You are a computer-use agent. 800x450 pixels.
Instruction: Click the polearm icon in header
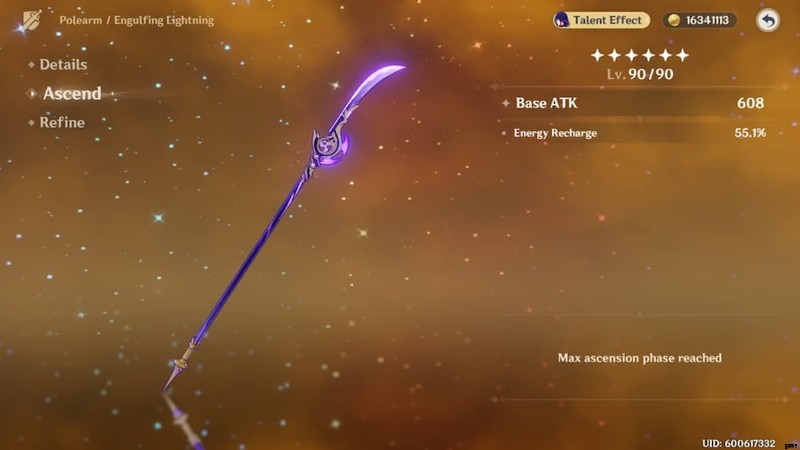pyautogui.click(x=31, y=20)
